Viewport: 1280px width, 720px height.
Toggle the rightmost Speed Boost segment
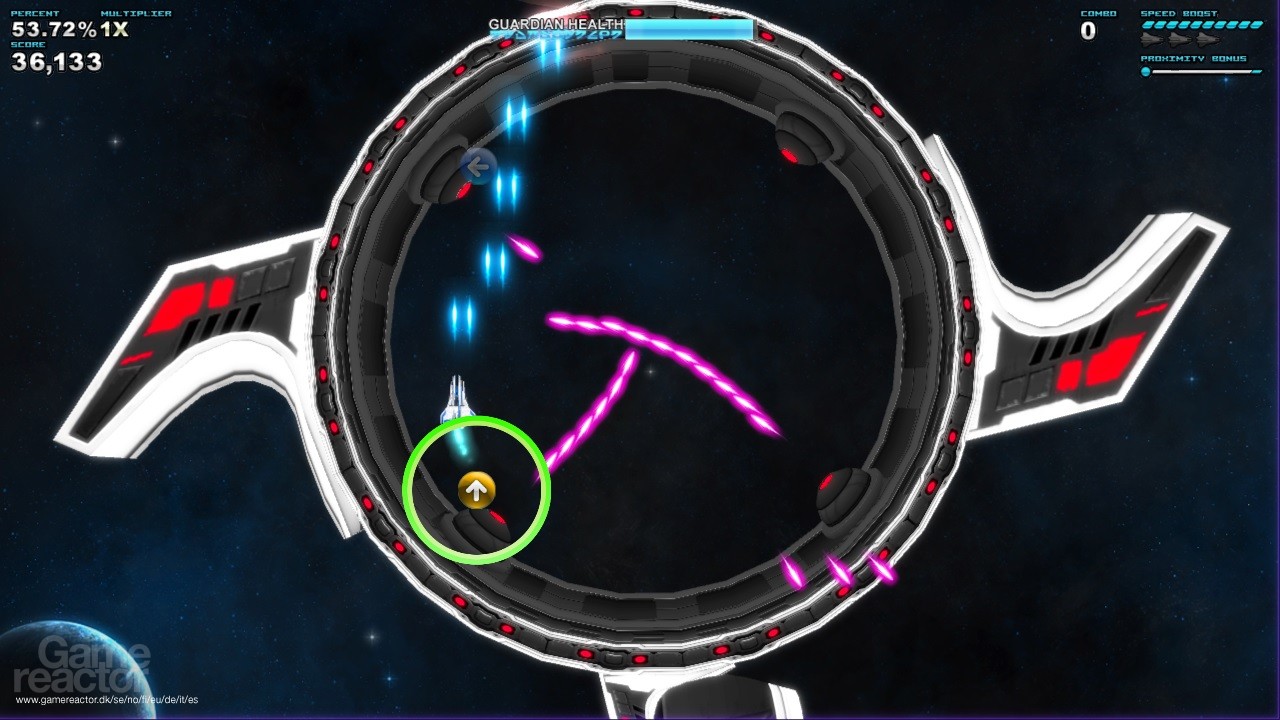click(x=1256, y=25)
